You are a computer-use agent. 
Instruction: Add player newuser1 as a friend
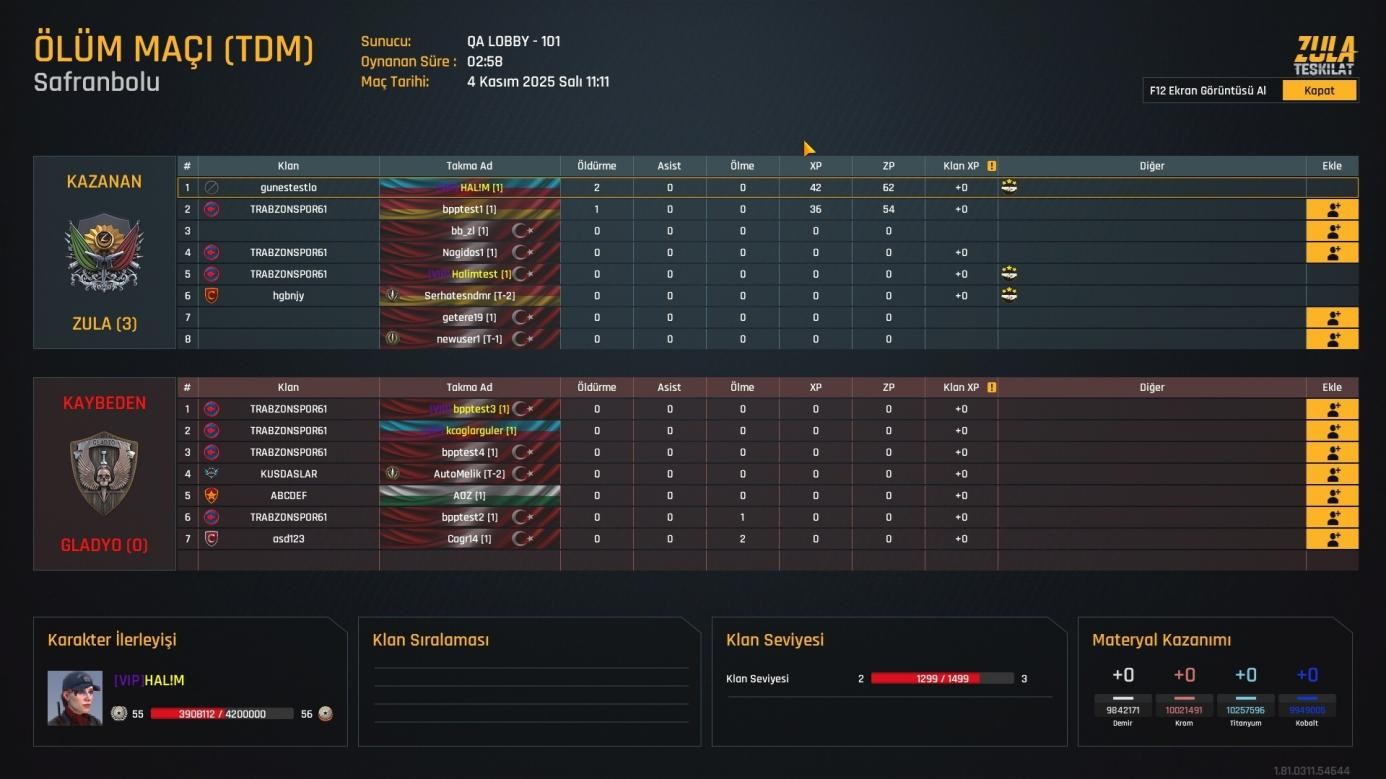(x=1332, y=339)
